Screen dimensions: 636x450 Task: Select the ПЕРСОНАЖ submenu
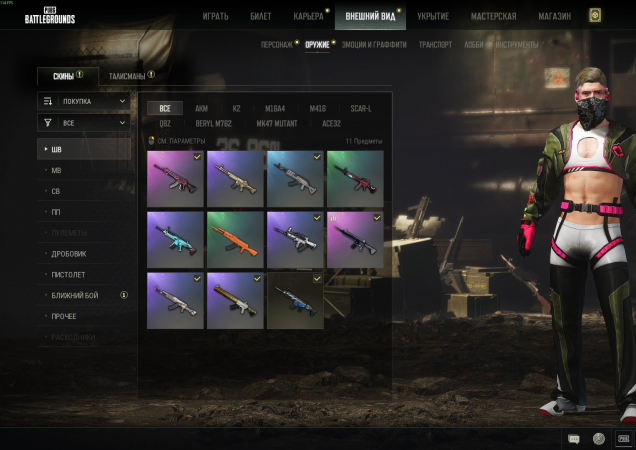click(276, 45)
